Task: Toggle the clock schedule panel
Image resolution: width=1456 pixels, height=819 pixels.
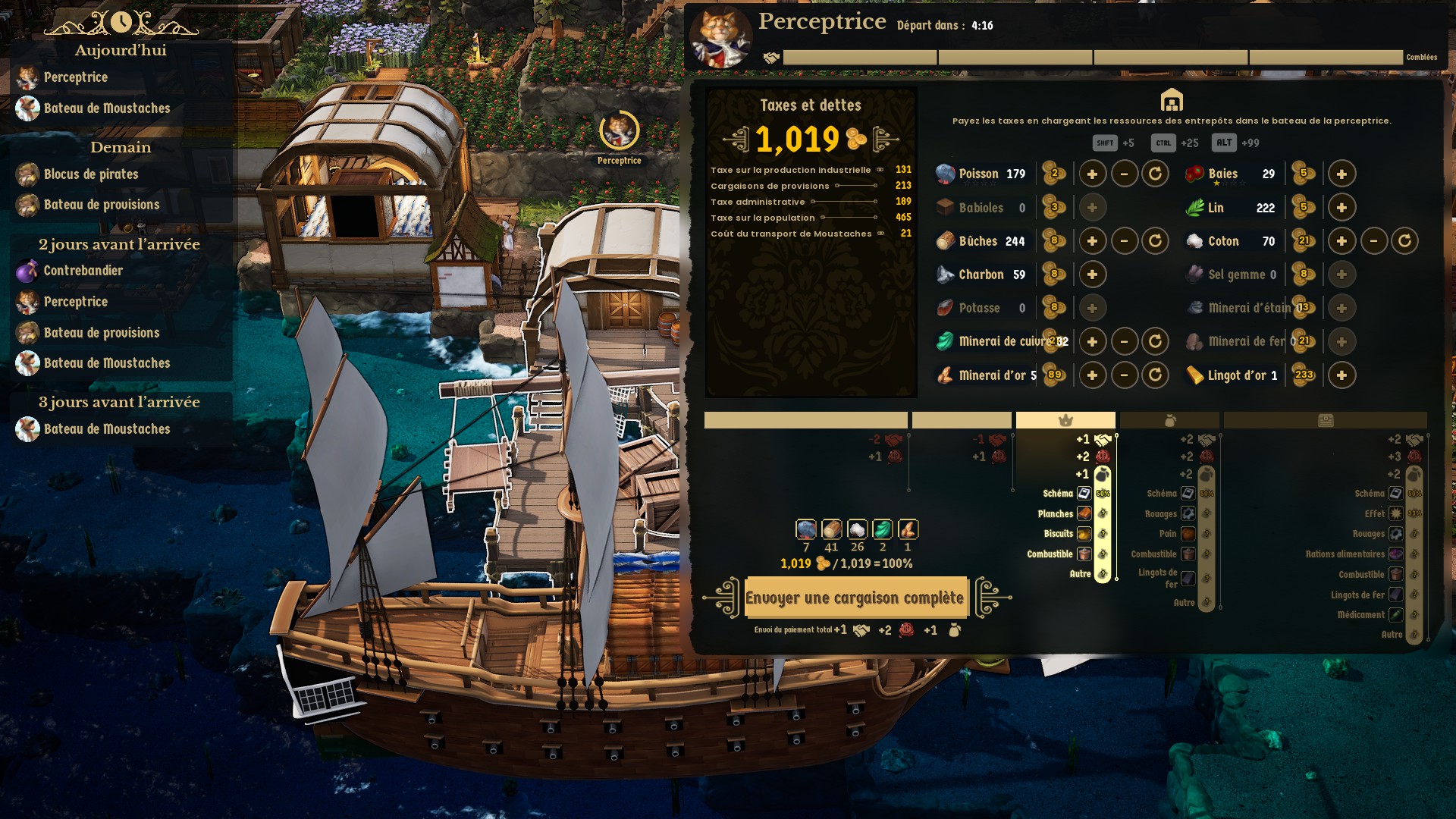Action: click(121, 23)
